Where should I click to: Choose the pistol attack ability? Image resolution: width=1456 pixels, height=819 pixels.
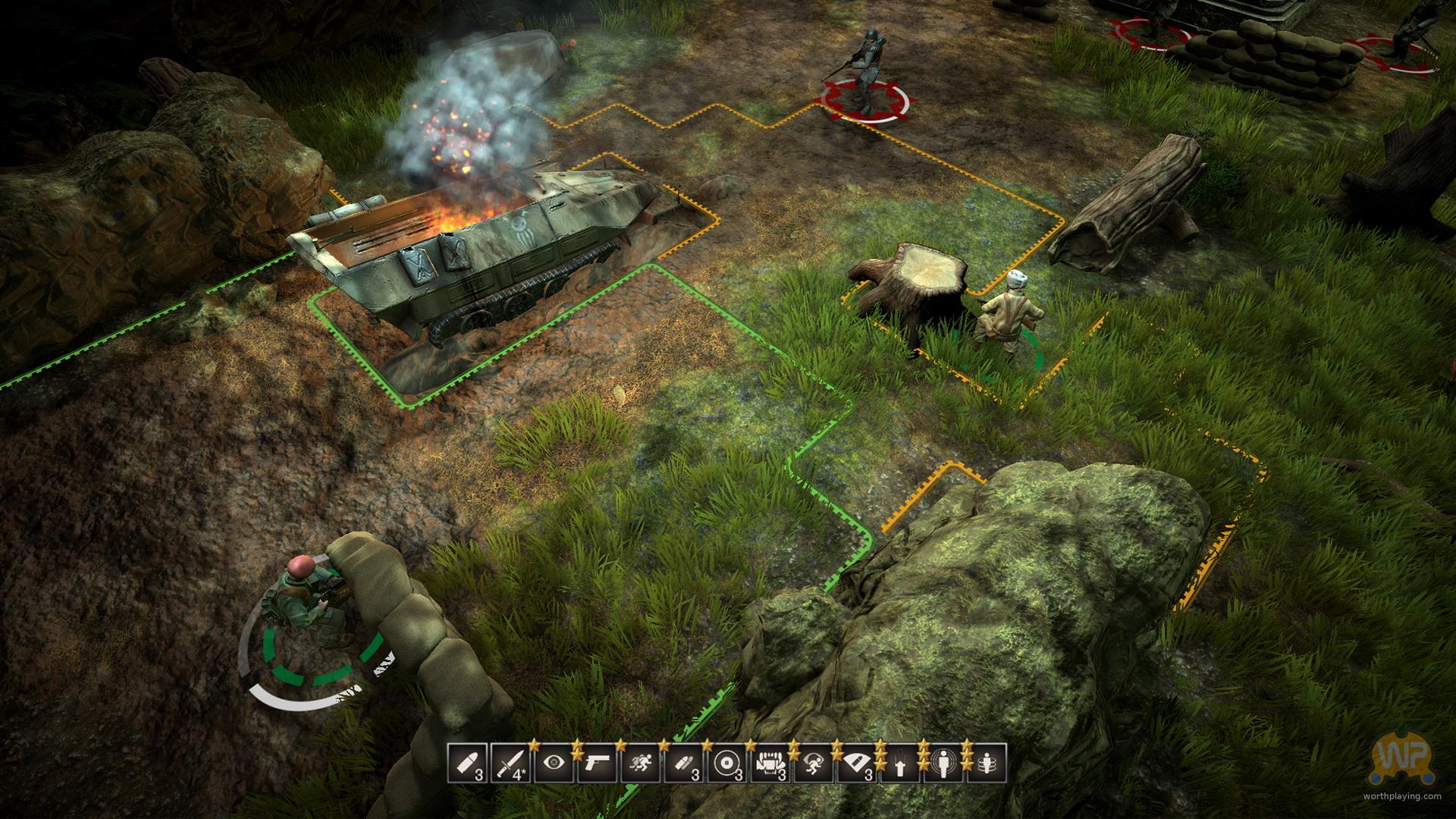[x=598, y=764]
